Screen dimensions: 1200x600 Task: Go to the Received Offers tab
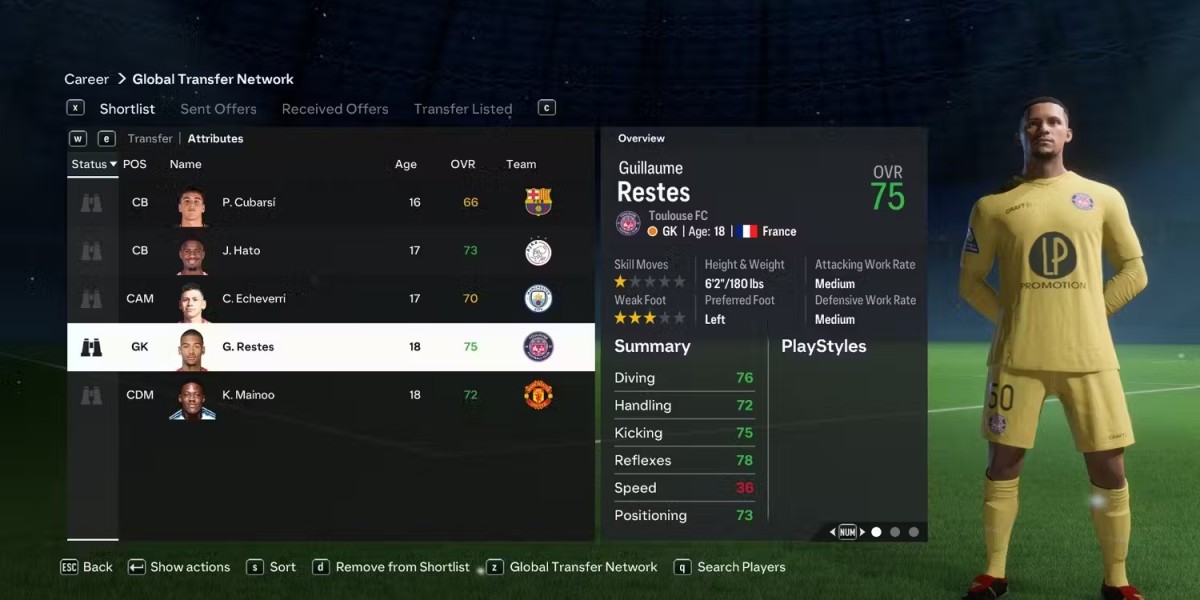(x=335, y=109)
